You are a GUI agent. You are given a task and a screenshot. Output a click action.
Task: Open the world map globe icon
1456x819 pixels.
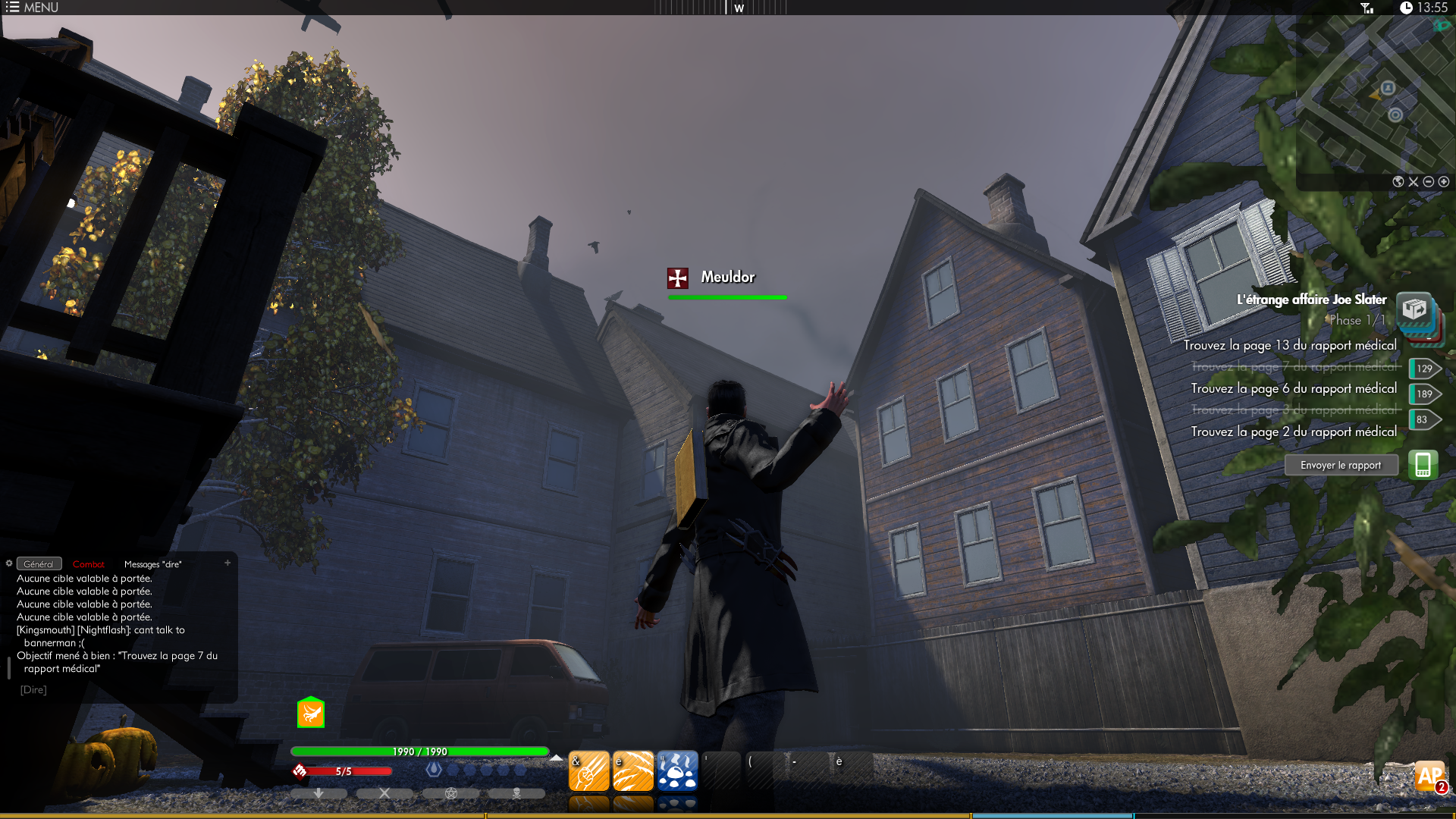[x=1398, y=182]
